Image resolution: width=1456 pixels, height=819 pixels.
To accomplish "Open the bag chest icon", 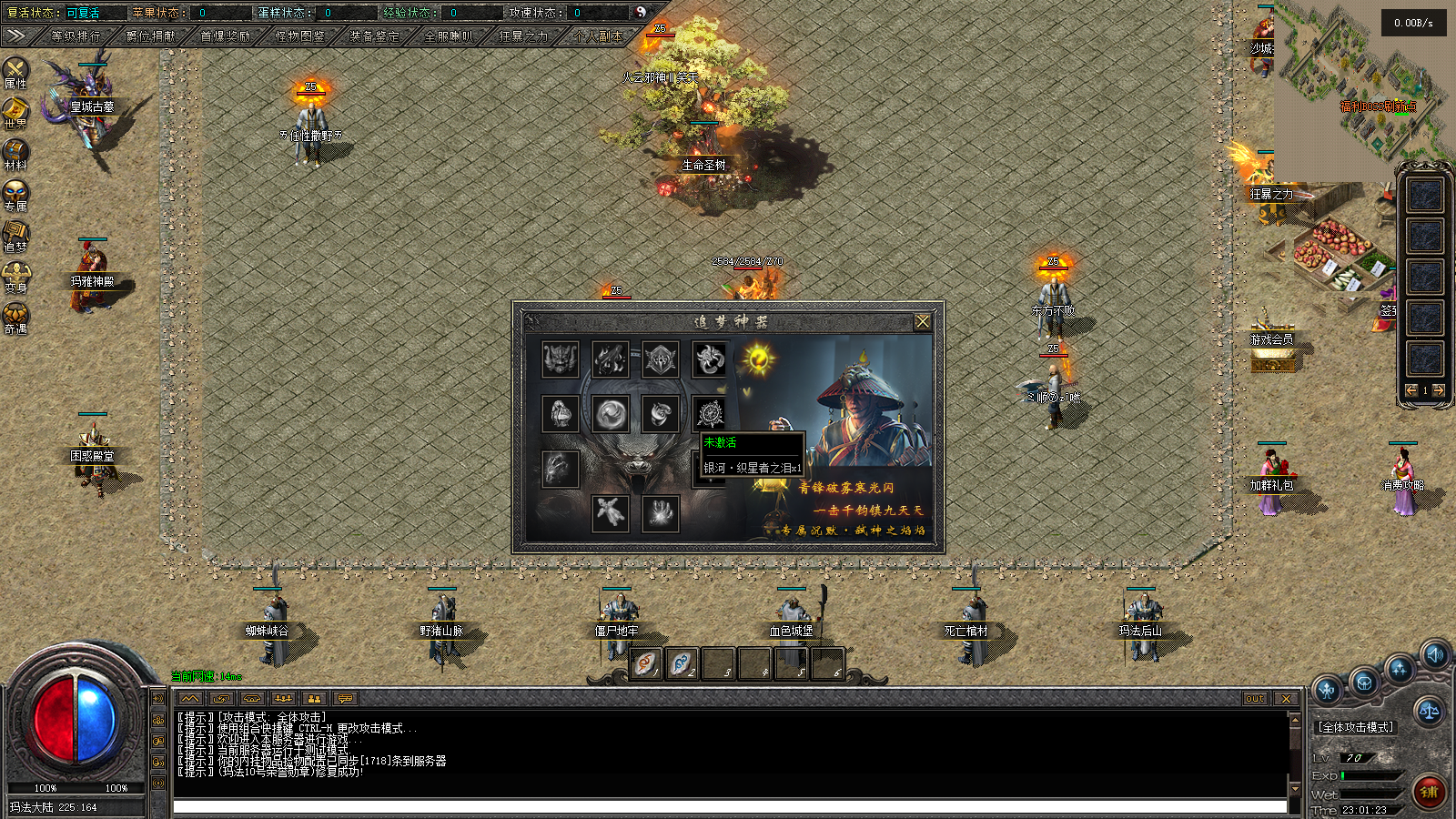I will (1364, 682).
